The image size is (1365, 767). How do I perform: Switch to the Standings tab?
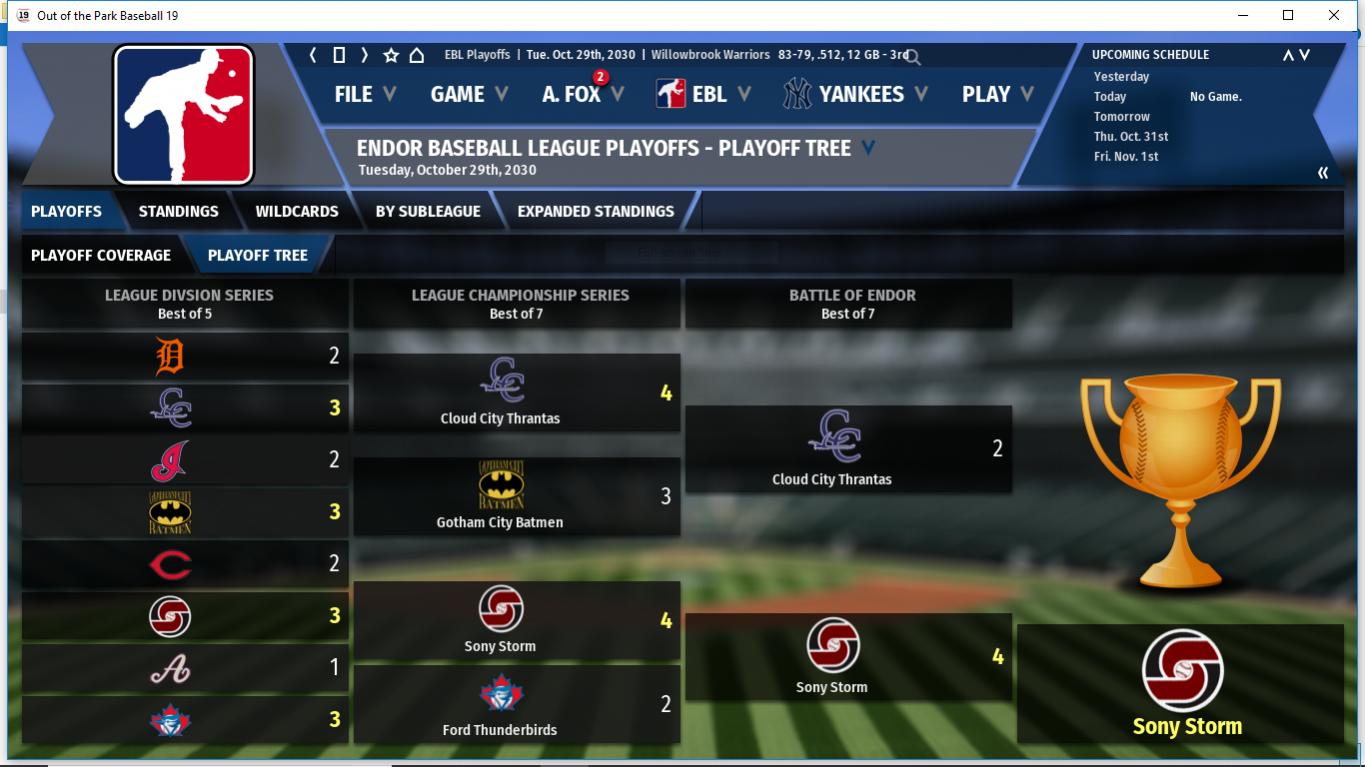click(x=178, y=211)
